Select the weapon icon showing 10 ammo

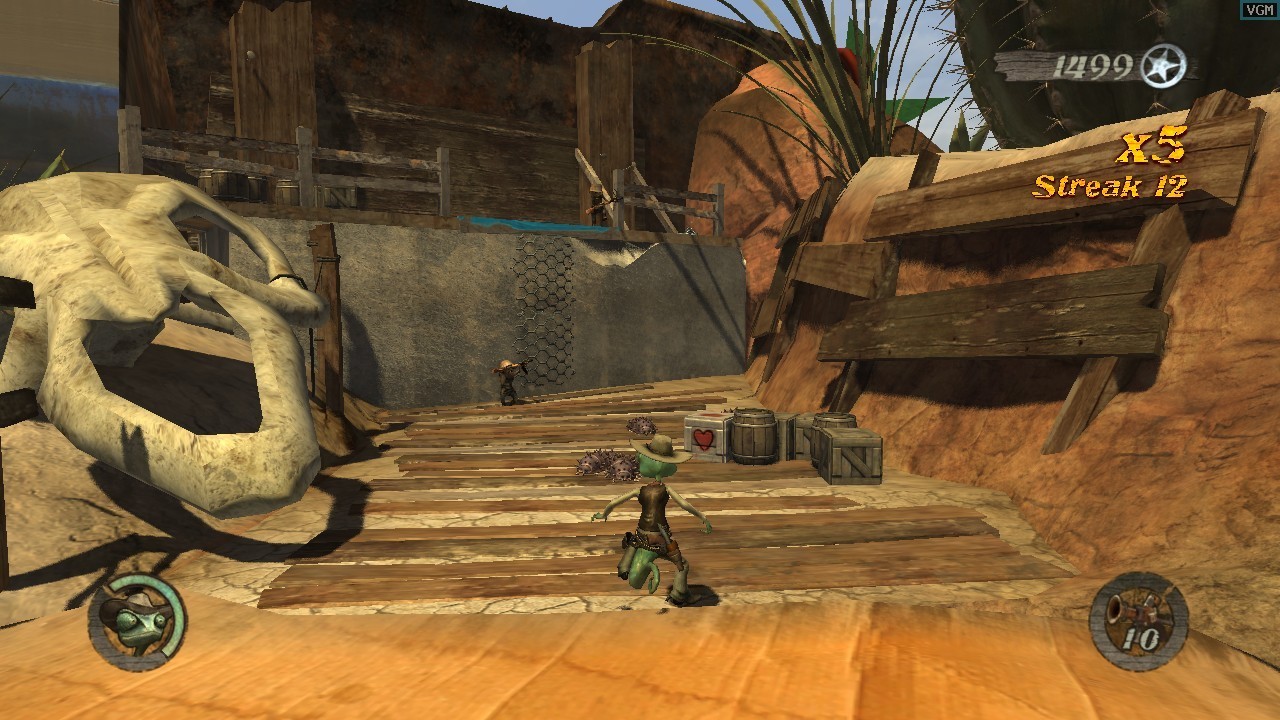[x=1138, y=620]
